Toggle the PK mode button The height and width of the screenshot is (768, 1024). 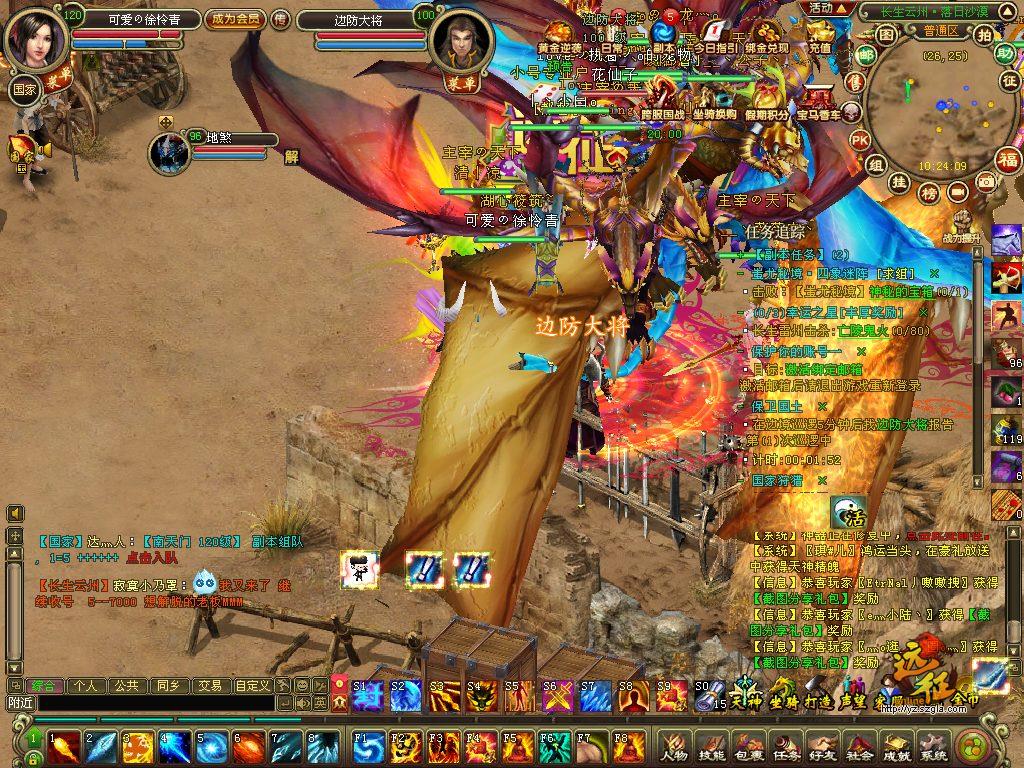pos(860,140)
